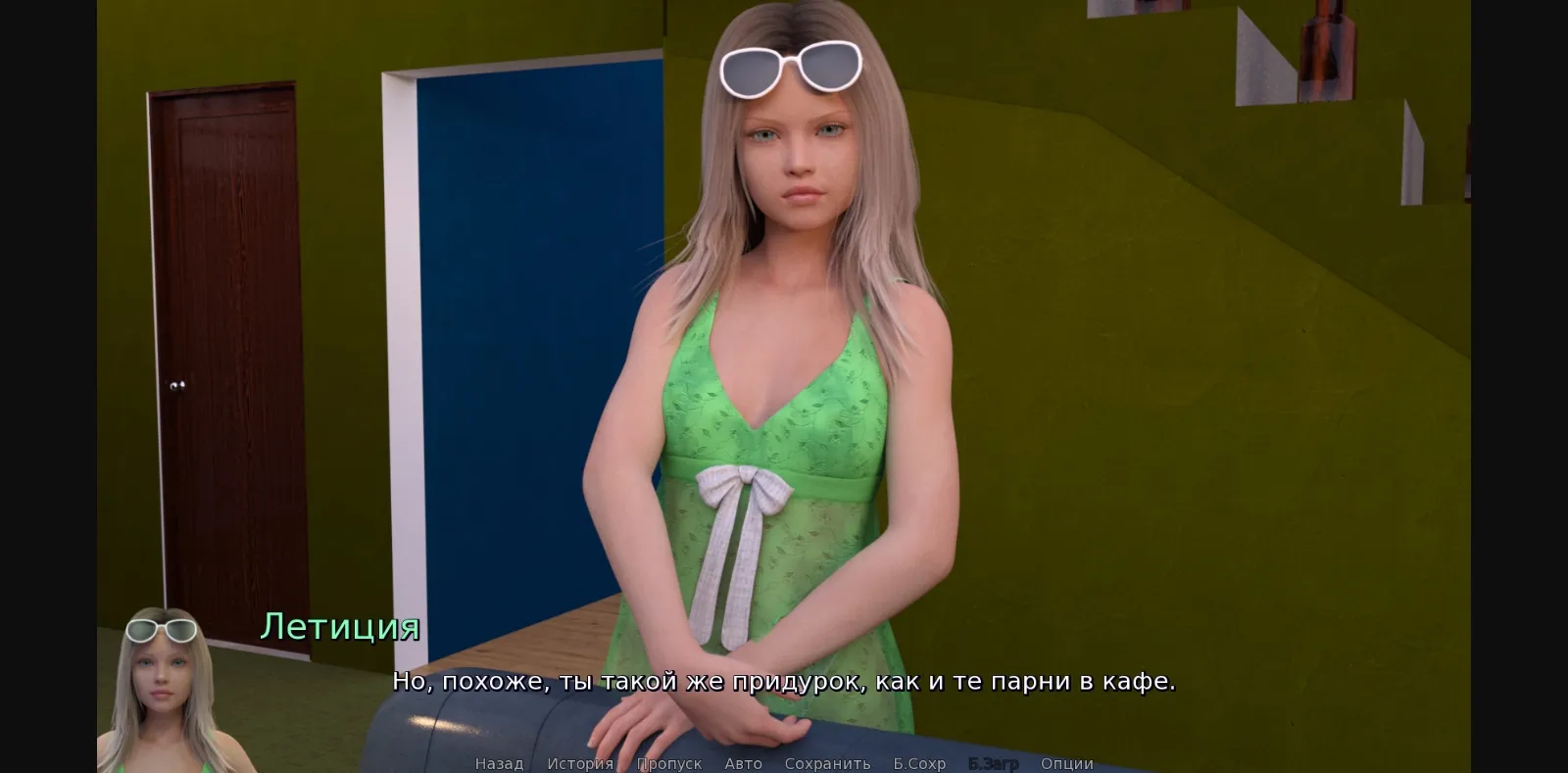
Task: Click the quick menu bar at the bottom
Action: tap(784, 763)
